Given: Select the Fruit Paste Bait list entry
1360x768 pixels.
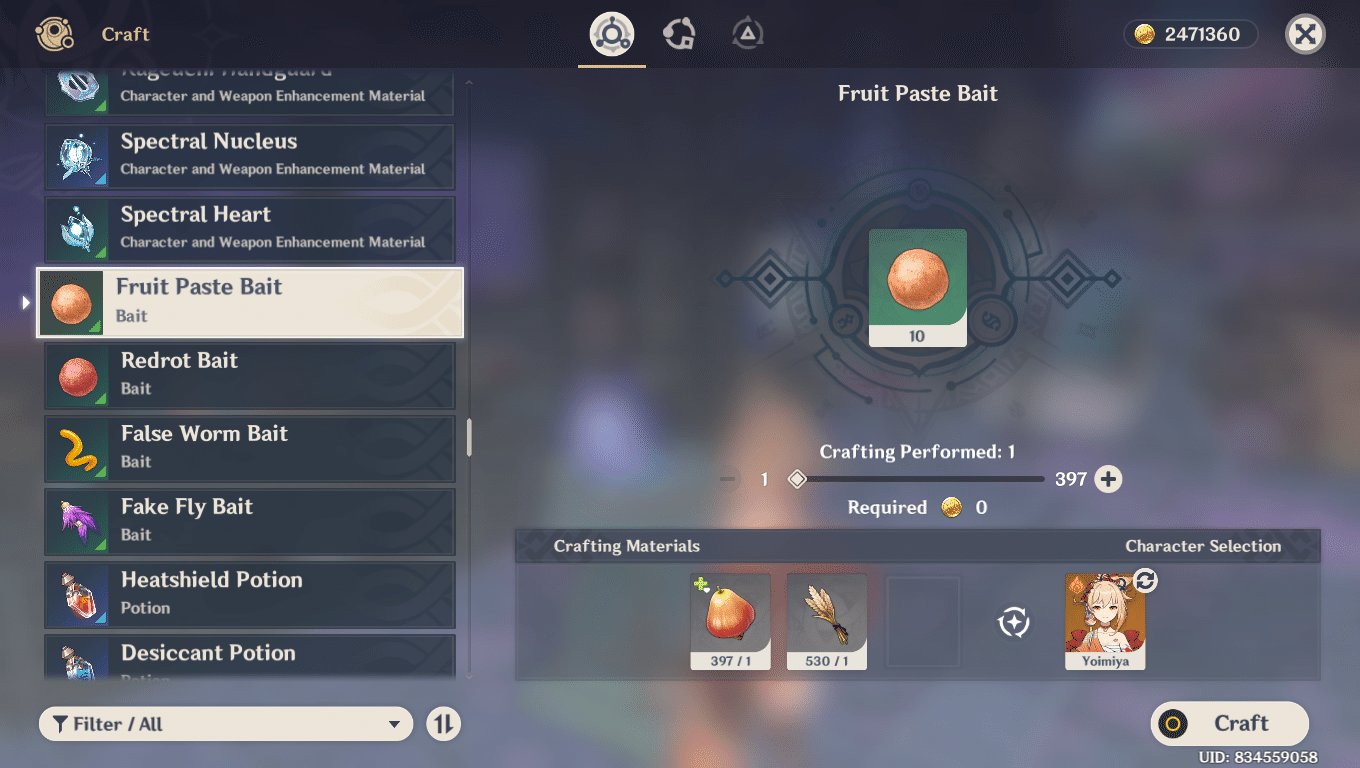Looking at the screenshot, I should (249, 302).
